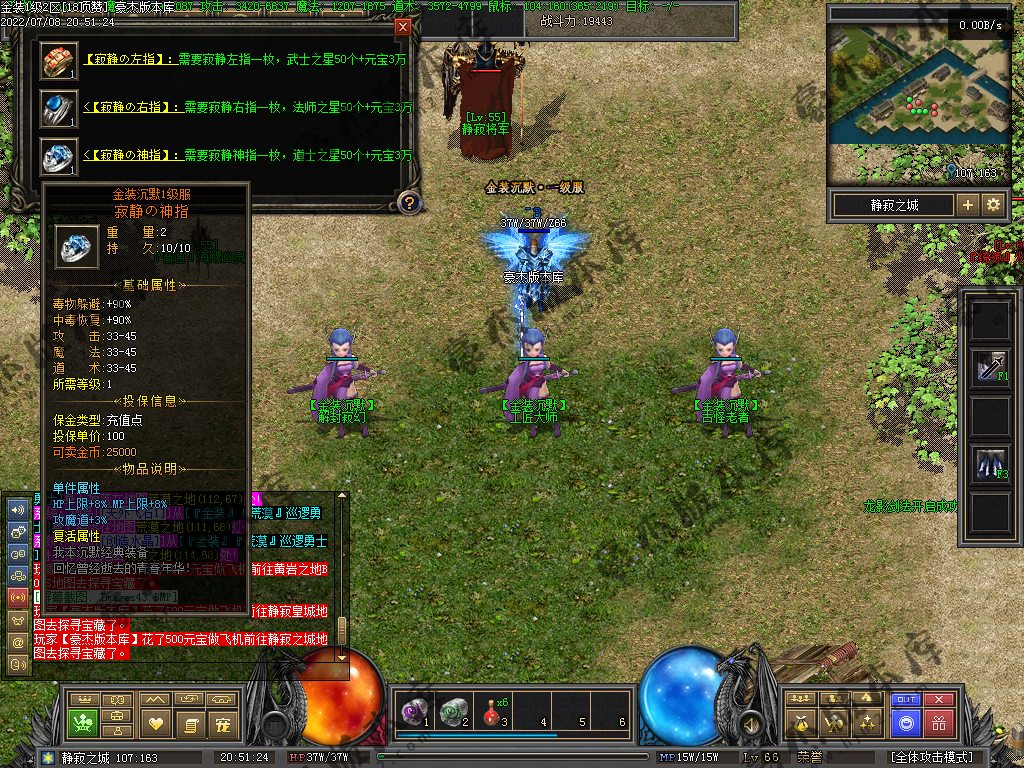
Task: Click the @ private chat button
Action: 17,642
